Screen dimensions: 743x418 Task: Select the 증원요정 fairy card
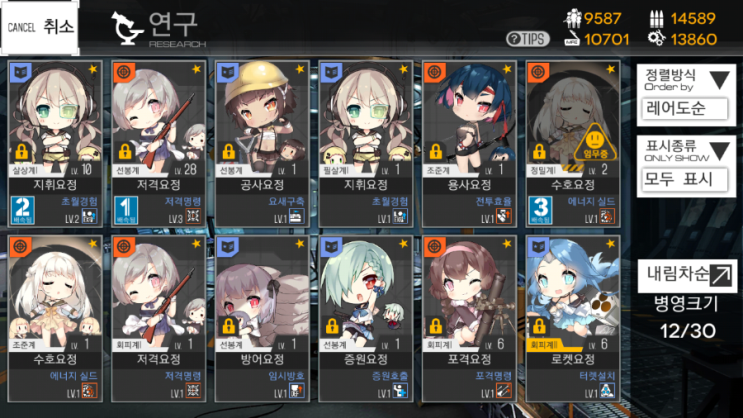pos(364,318)
